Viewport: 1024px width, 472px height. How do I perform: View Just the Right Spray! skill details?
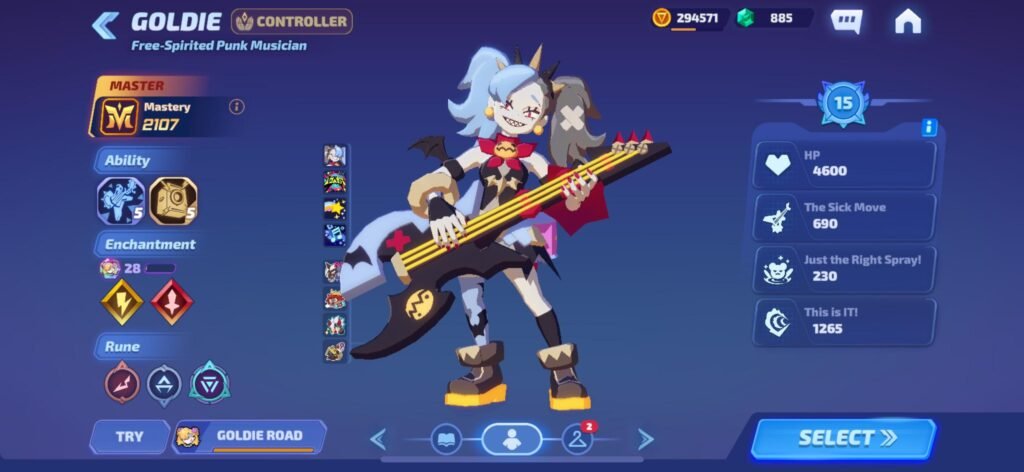(x=845, y=268)
